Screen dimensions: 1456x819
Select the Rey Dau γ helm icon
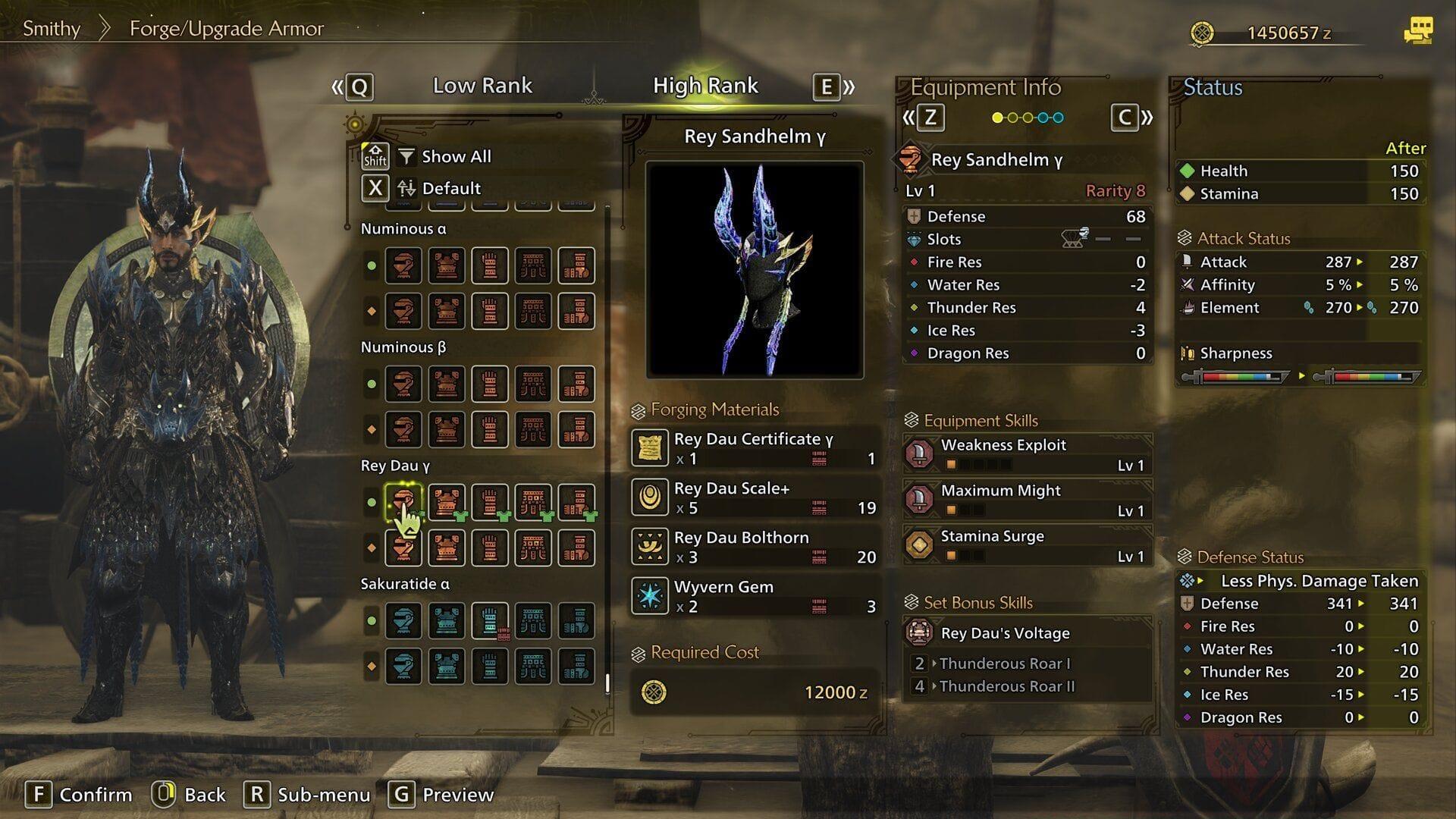coord(404,503)
